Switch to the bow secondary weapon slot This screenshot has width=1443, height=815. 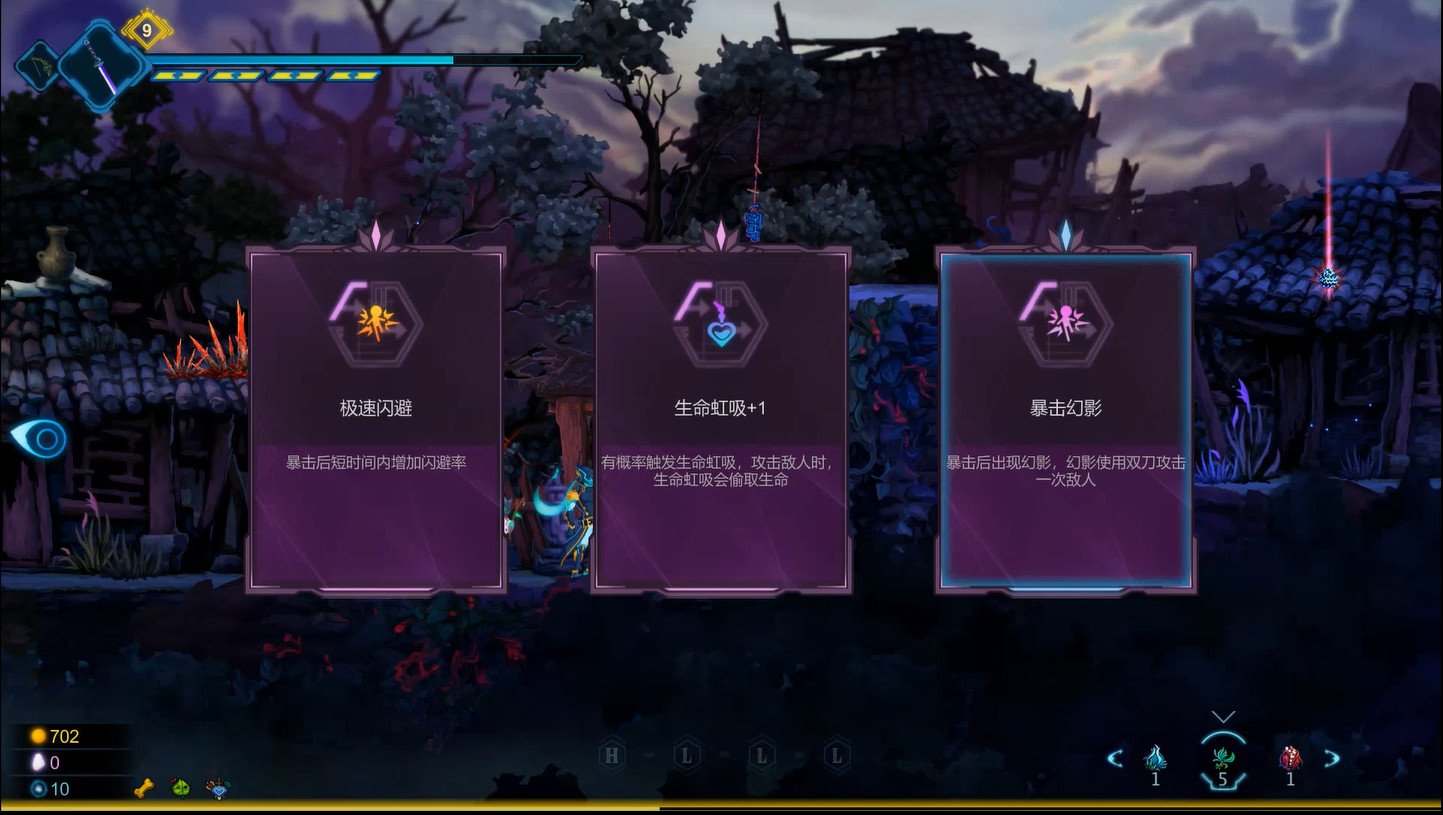[x=38, y=66]
